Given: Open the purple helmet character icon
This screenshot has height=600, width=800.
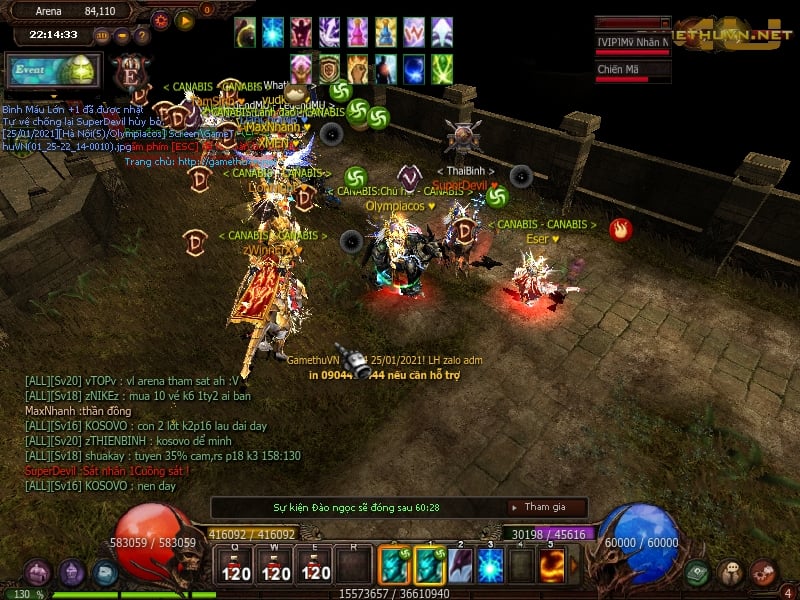Looking at the screenshot, I should pos(71,573).
